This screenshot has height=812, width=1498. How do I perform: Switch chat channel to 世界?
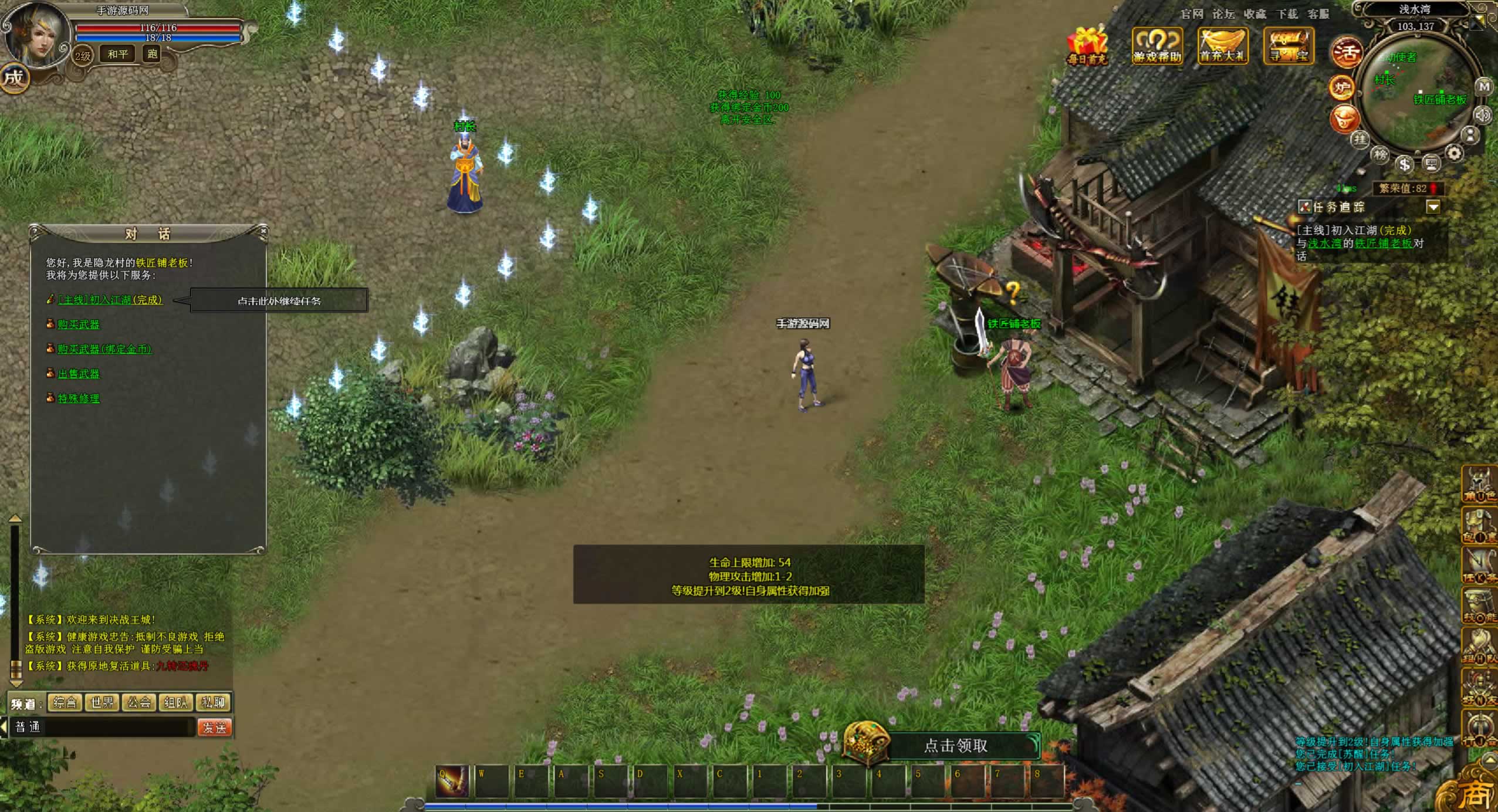click(102, 702)
